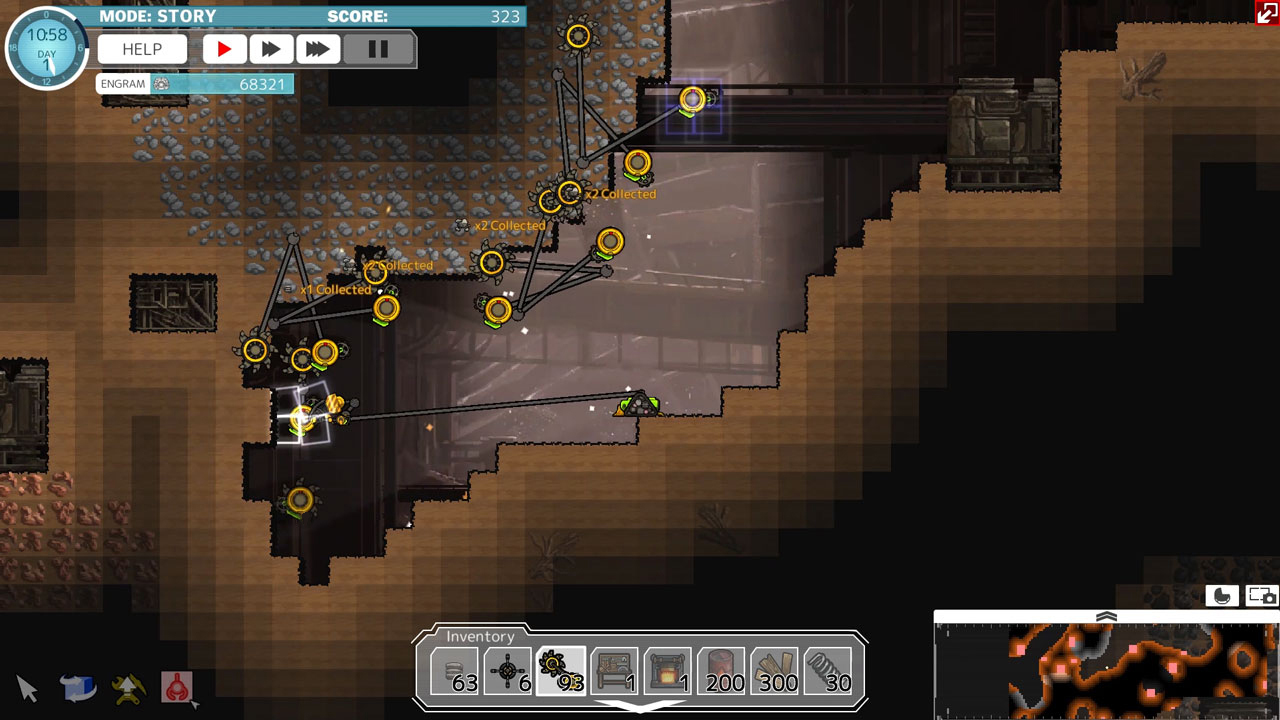Click the day clock dial showing 10:58
The width and height of the screenshot is (1280, 720).
tap(46, 45)
